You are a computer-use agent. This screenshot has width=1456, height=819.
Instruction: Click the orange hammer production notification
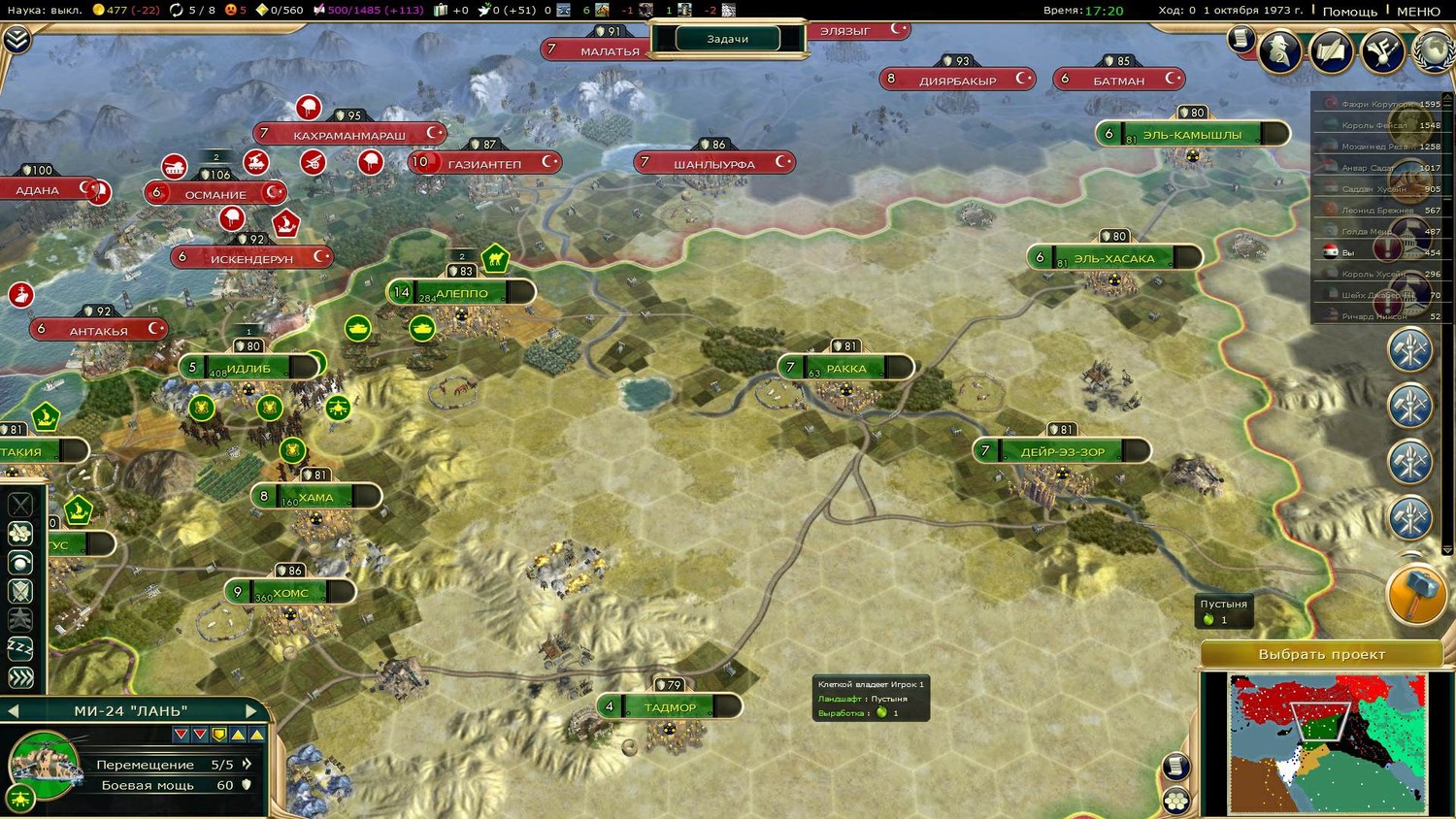(1416, 594)
